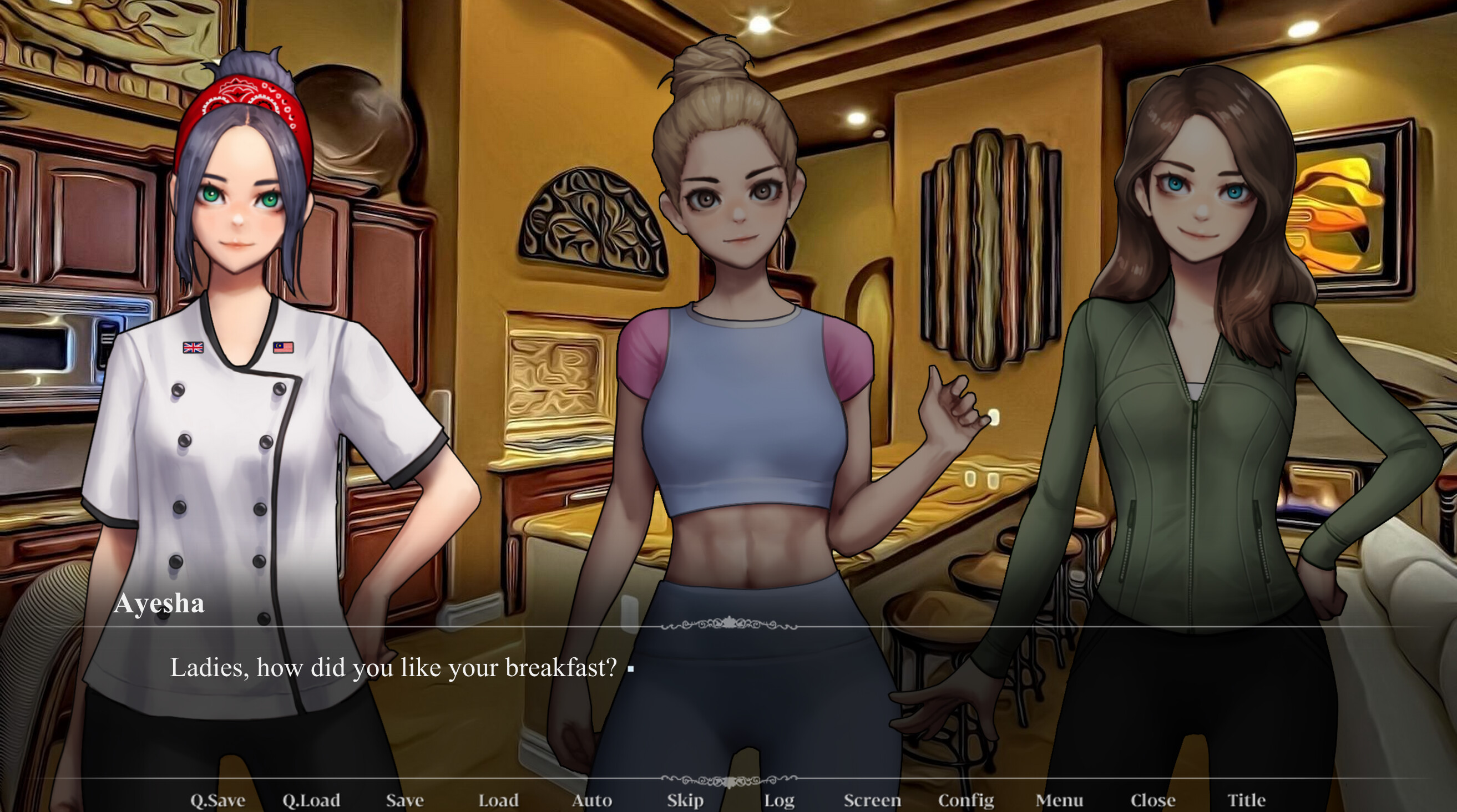Quick load the game with Q.Load
This screenshot has height=812, width=1457.
pyautogui.click(x=311, y=800)
